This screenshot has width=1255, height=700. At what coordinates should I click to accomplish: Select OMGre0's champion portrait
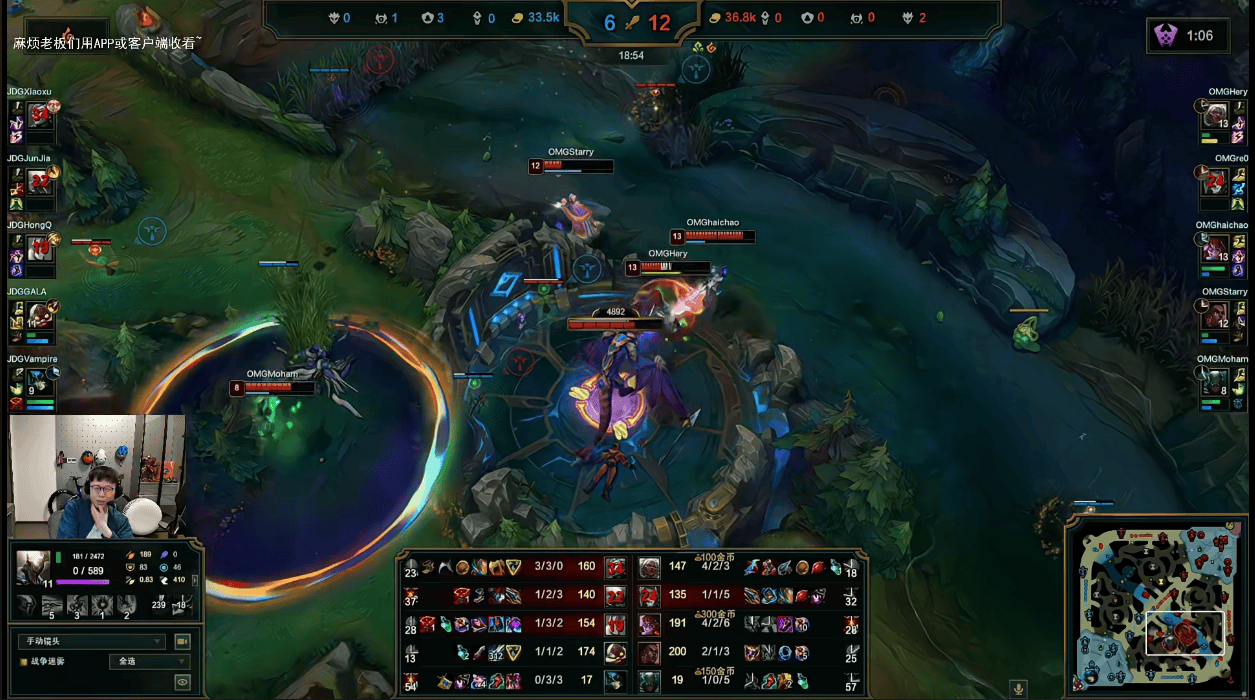click(x=1214, y=181)
